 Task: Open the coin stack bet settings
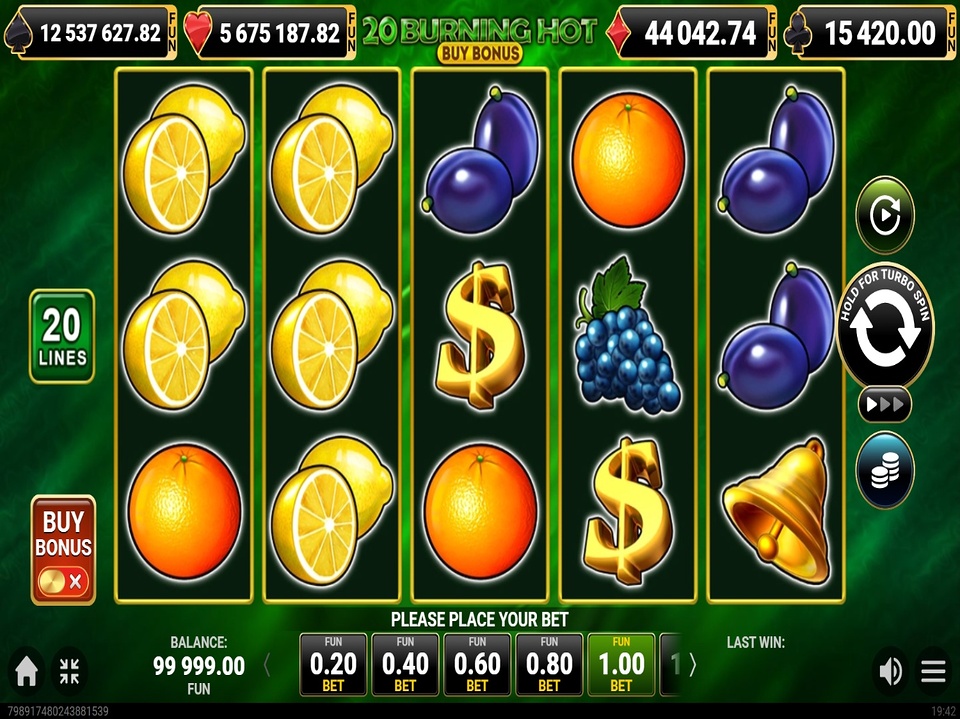click(x=885, y=470)
